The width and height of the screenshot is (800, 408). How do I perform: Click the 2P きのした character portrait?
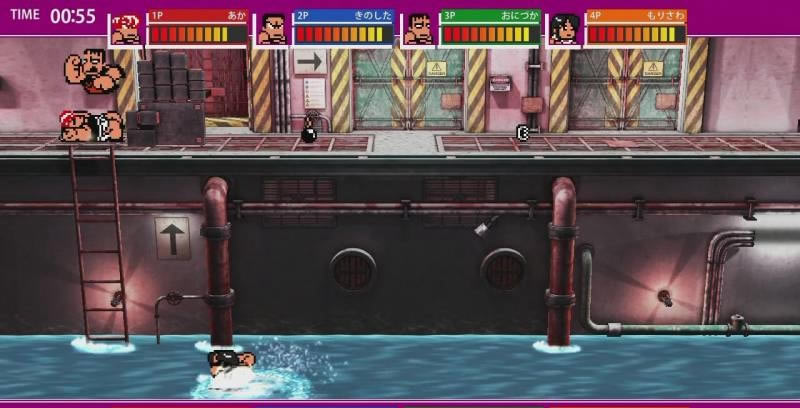(272, 29)
